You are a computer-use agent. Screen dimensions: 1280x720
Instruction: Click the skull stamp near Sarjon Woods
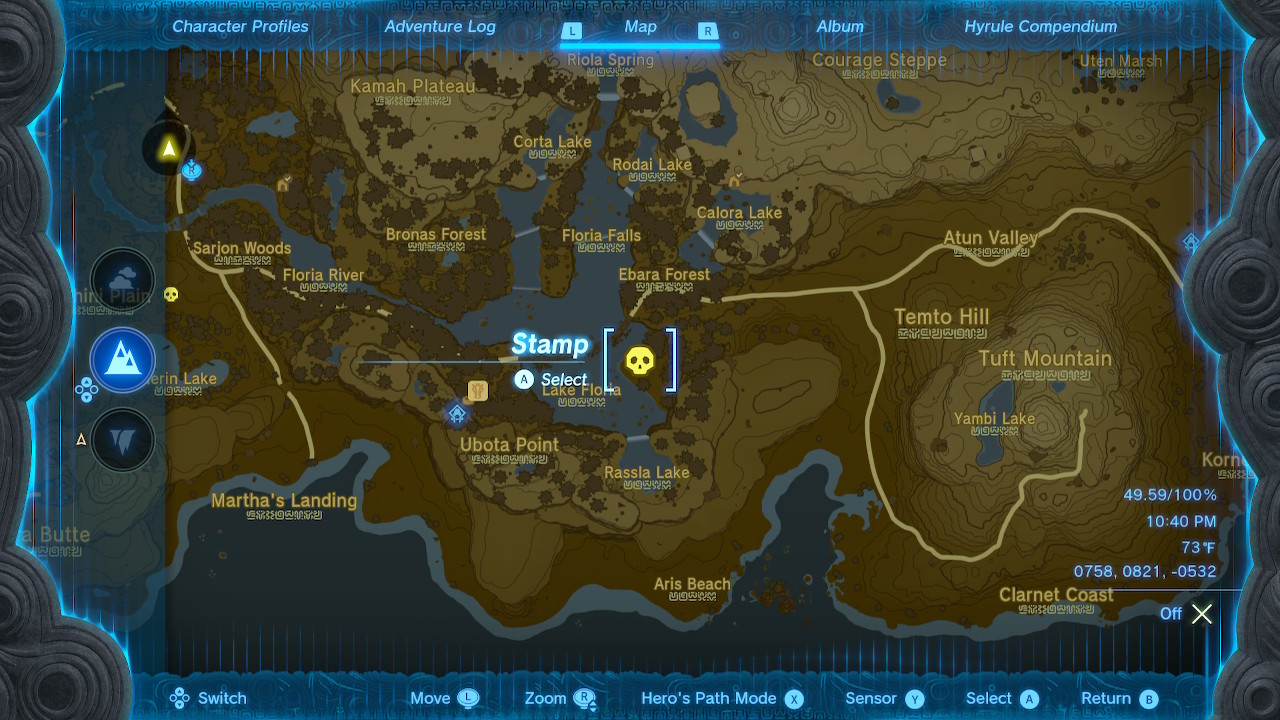click(170, 294)
